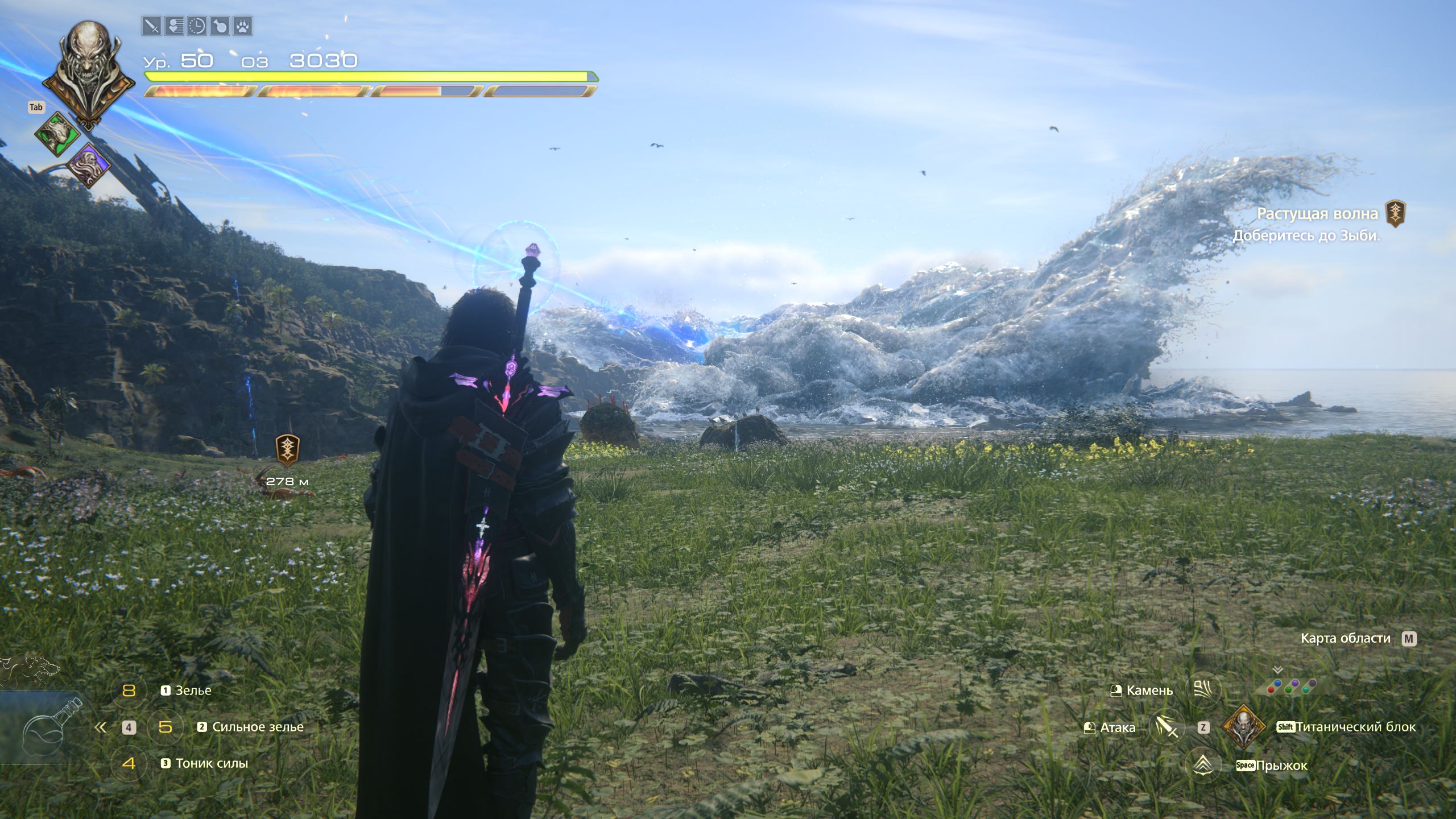Image resolution: width=1456 pixels, height=819 pixels.
Task: Activate the Атака sword icon
Action: [x=1167, y=727]
